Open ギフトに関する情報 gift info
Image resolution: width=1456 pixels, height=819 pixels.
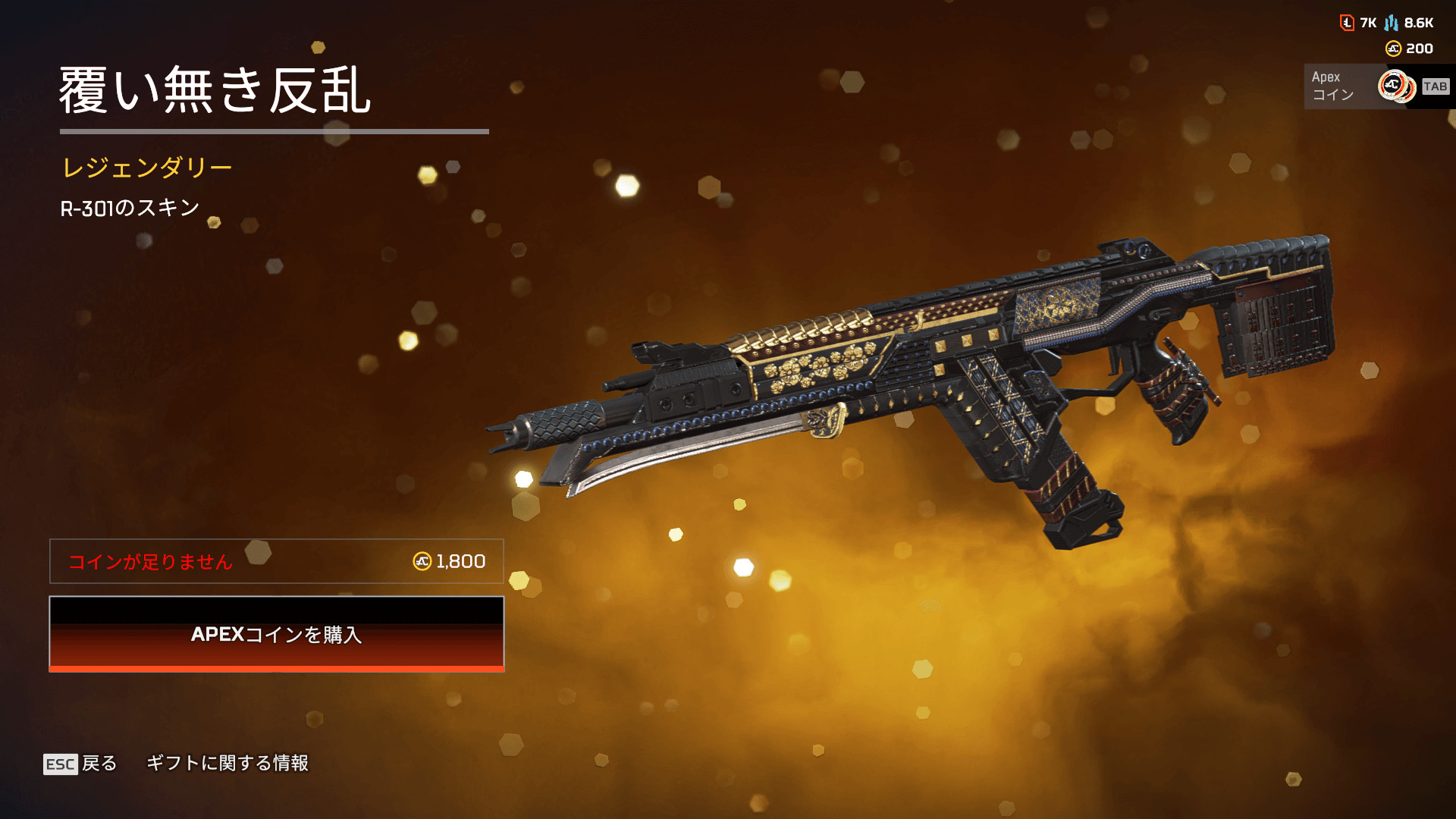[x=227, y=763]
